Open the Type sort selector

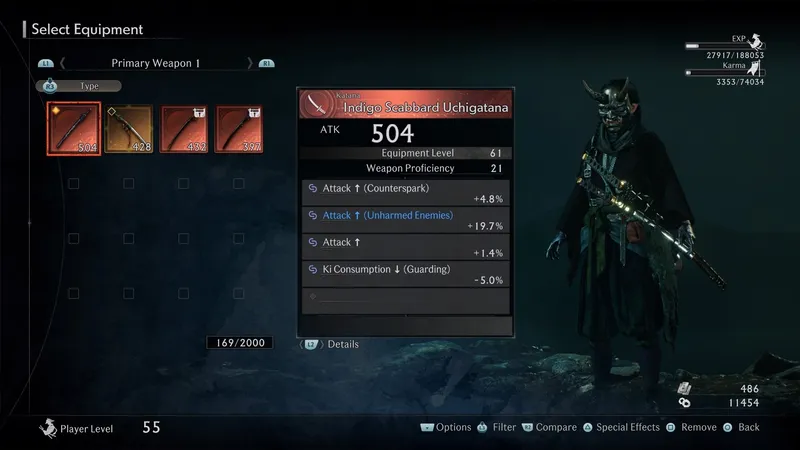[x=78, y=86]
